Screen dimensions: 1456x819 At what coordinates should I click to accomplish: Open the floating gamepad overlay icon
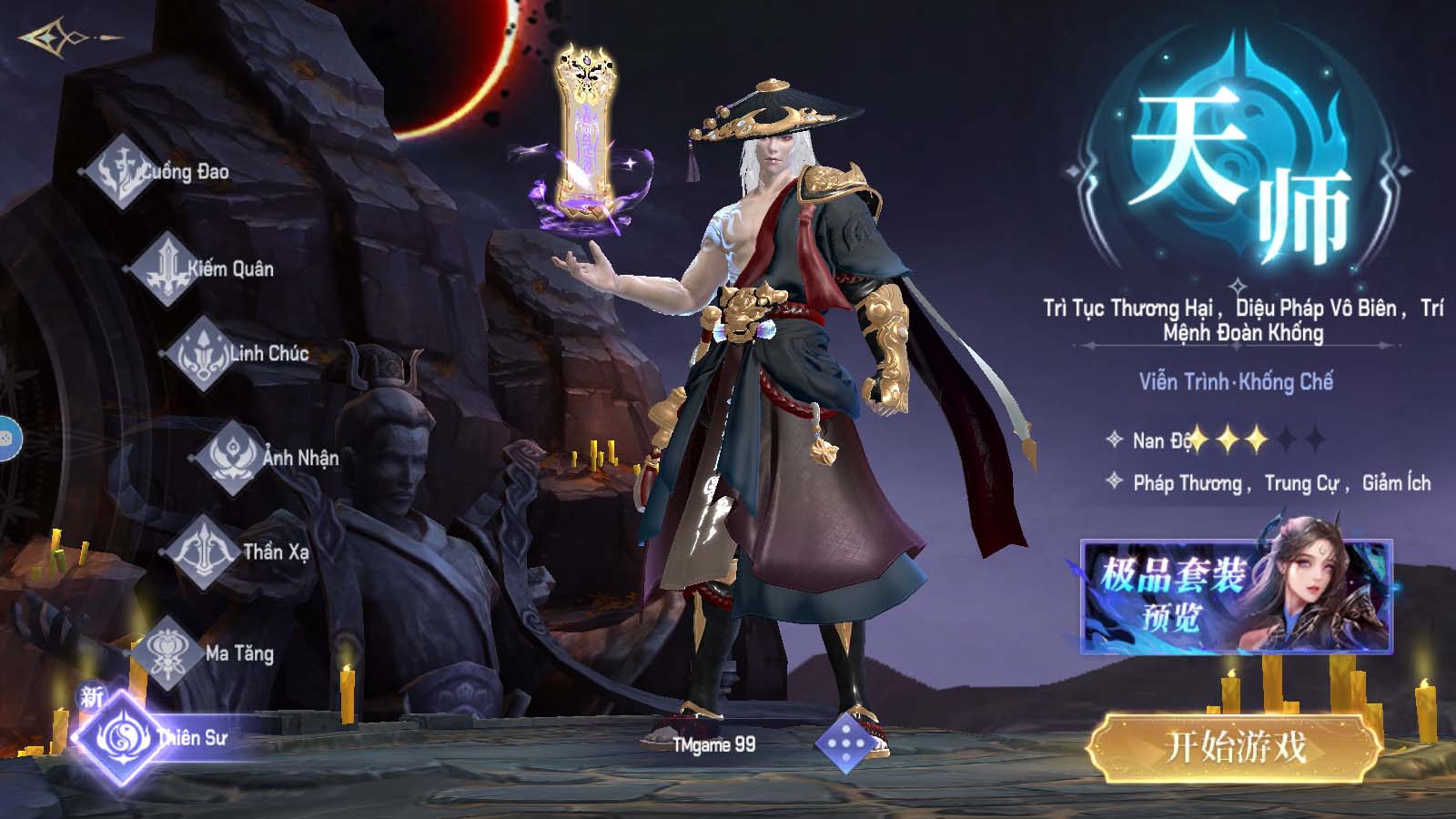[x=7, y=440]
